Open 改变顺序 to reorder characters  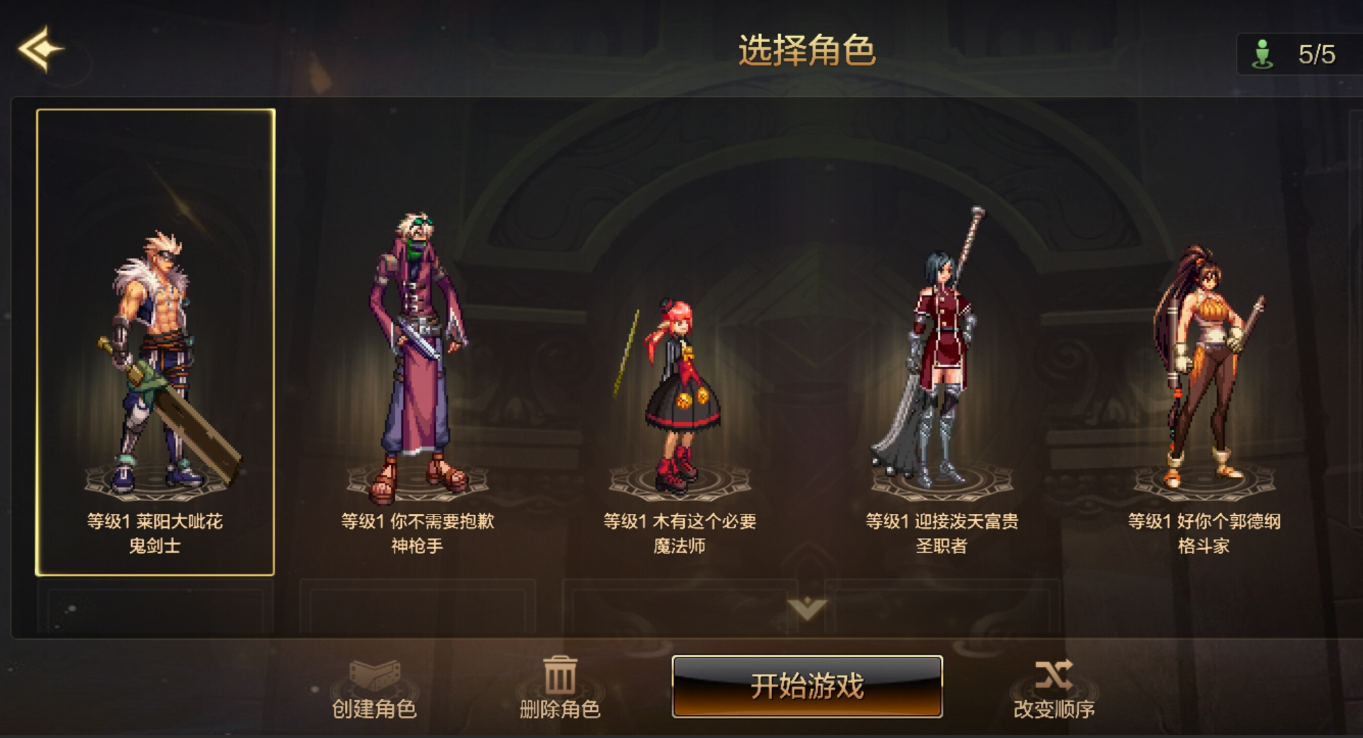click(x=1054, y=688)
